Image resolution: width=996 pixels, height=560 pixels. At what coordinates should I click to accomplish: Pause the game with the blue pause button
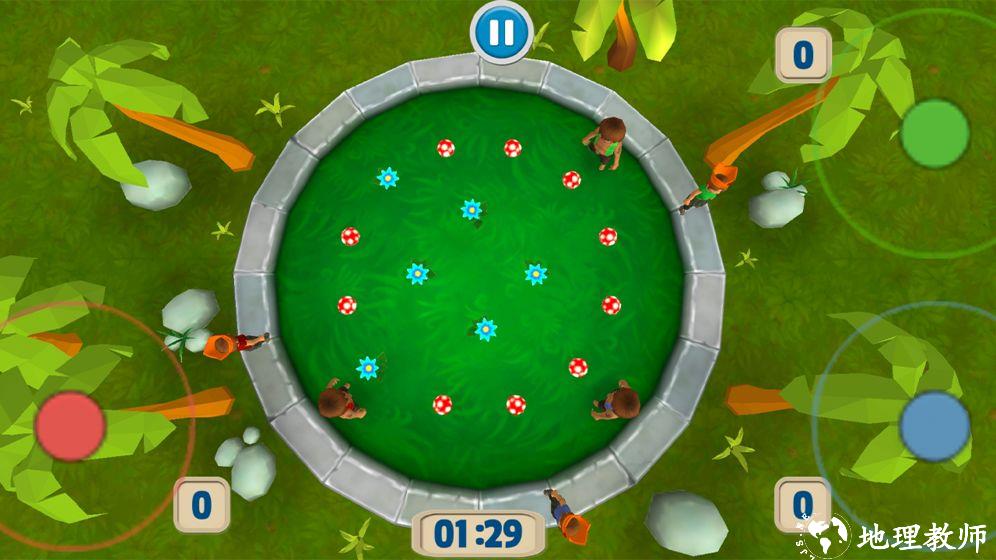coord(501,32)
